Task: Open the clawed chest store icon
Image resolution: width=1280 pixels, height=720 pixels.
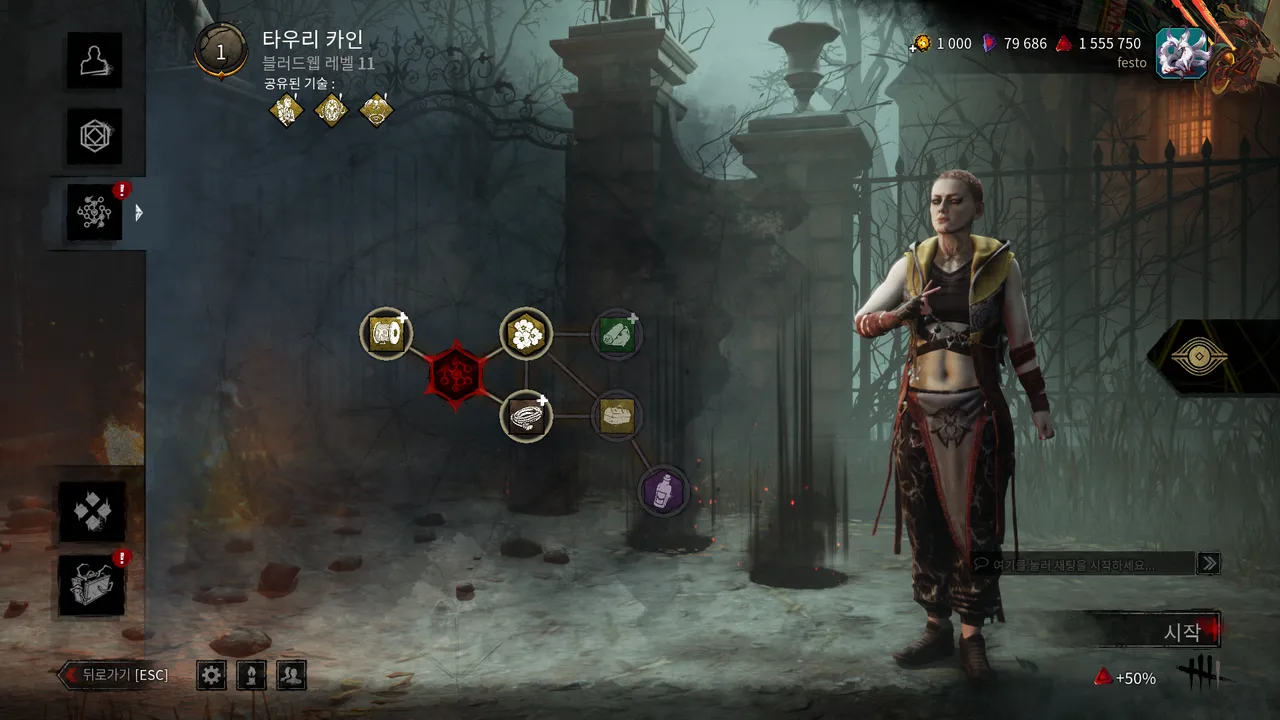Action: [x=92, y=586]
